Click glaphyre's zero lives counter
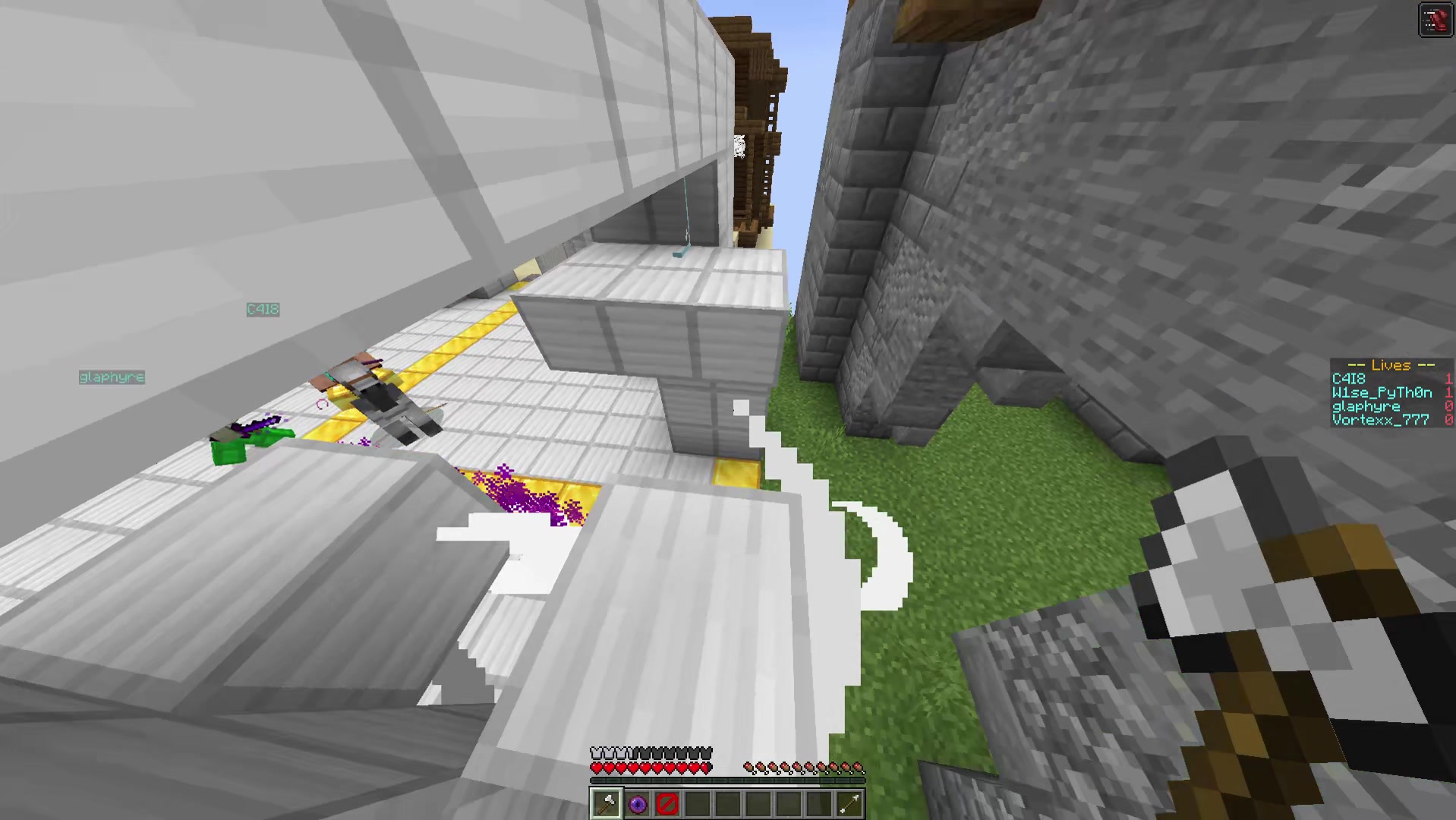 coord(1449,406)
